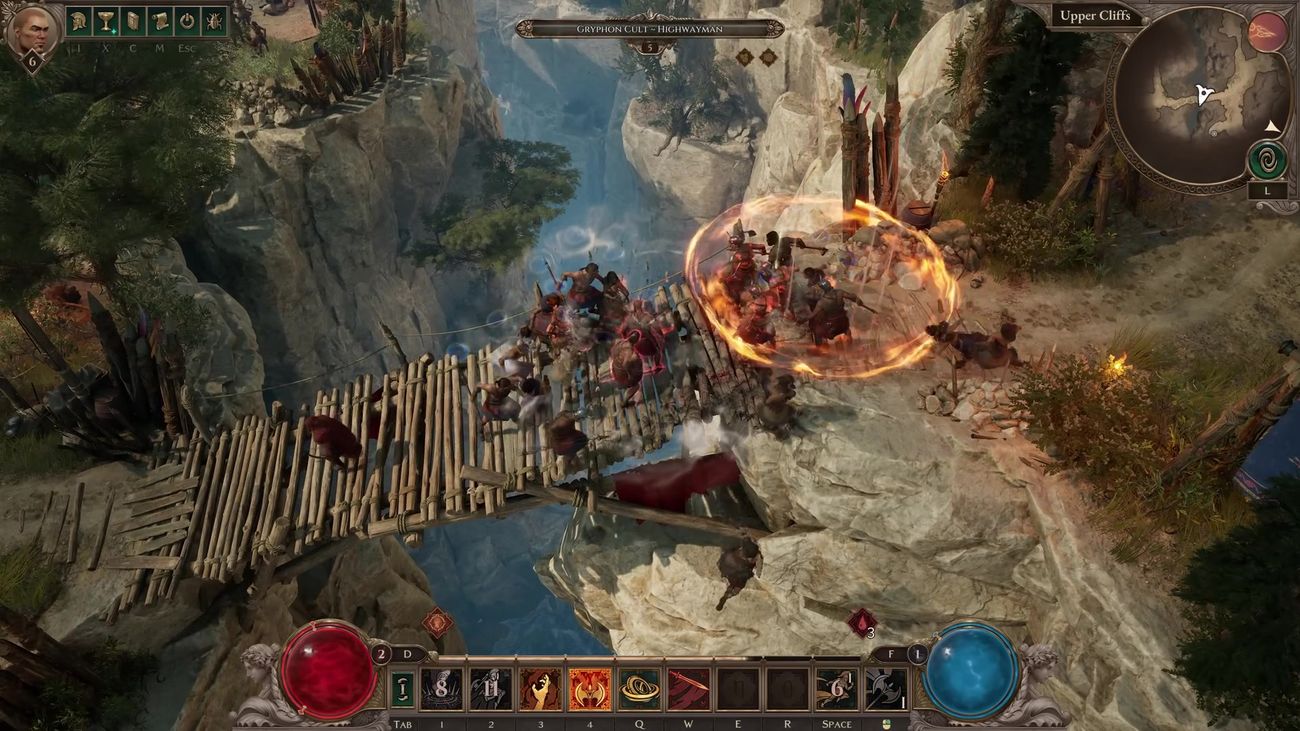Click the beetle bug-report icon

[x=212, y=23]
